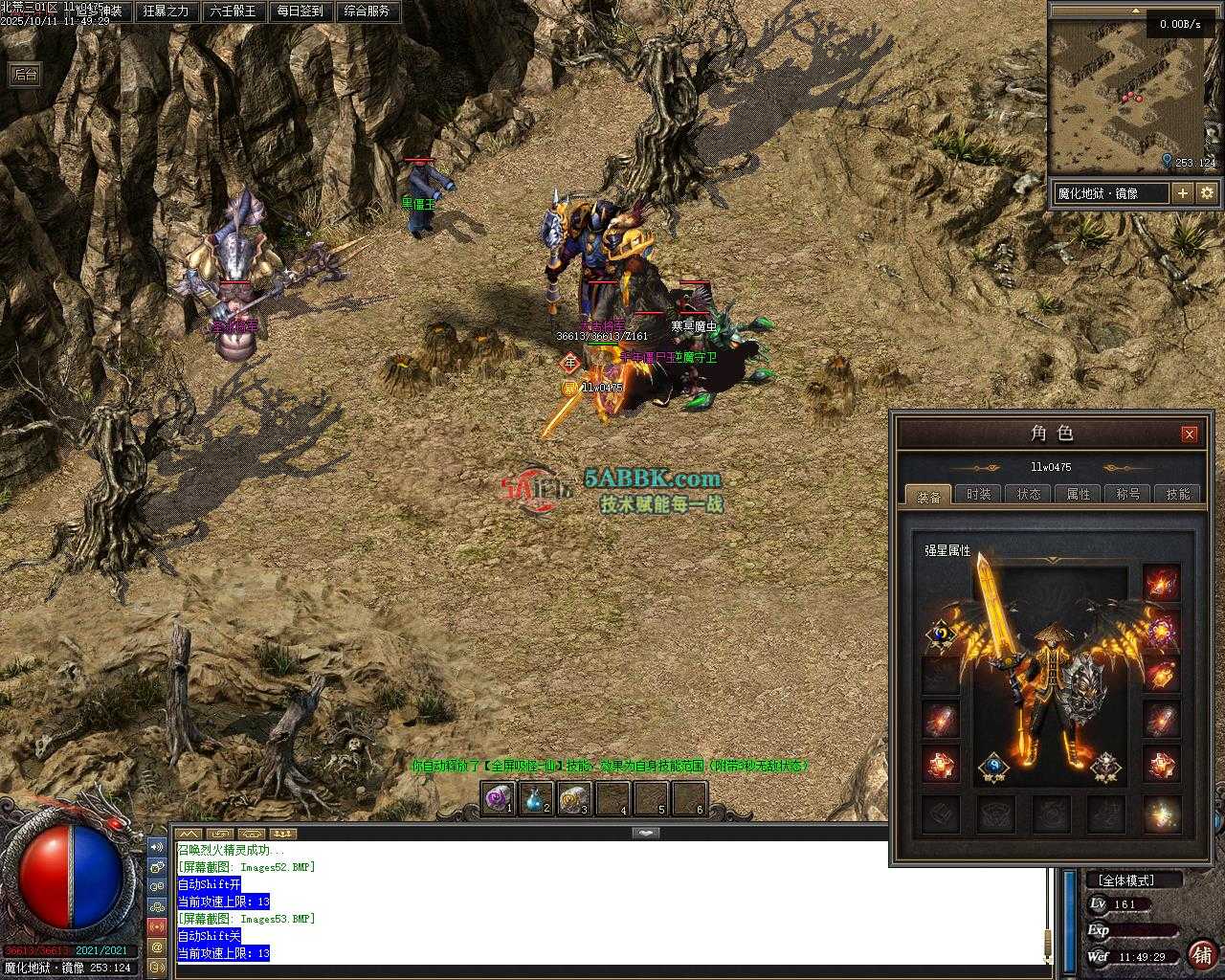
Task: Use the blue potion in hotbar slot 2
Action: 535,798
